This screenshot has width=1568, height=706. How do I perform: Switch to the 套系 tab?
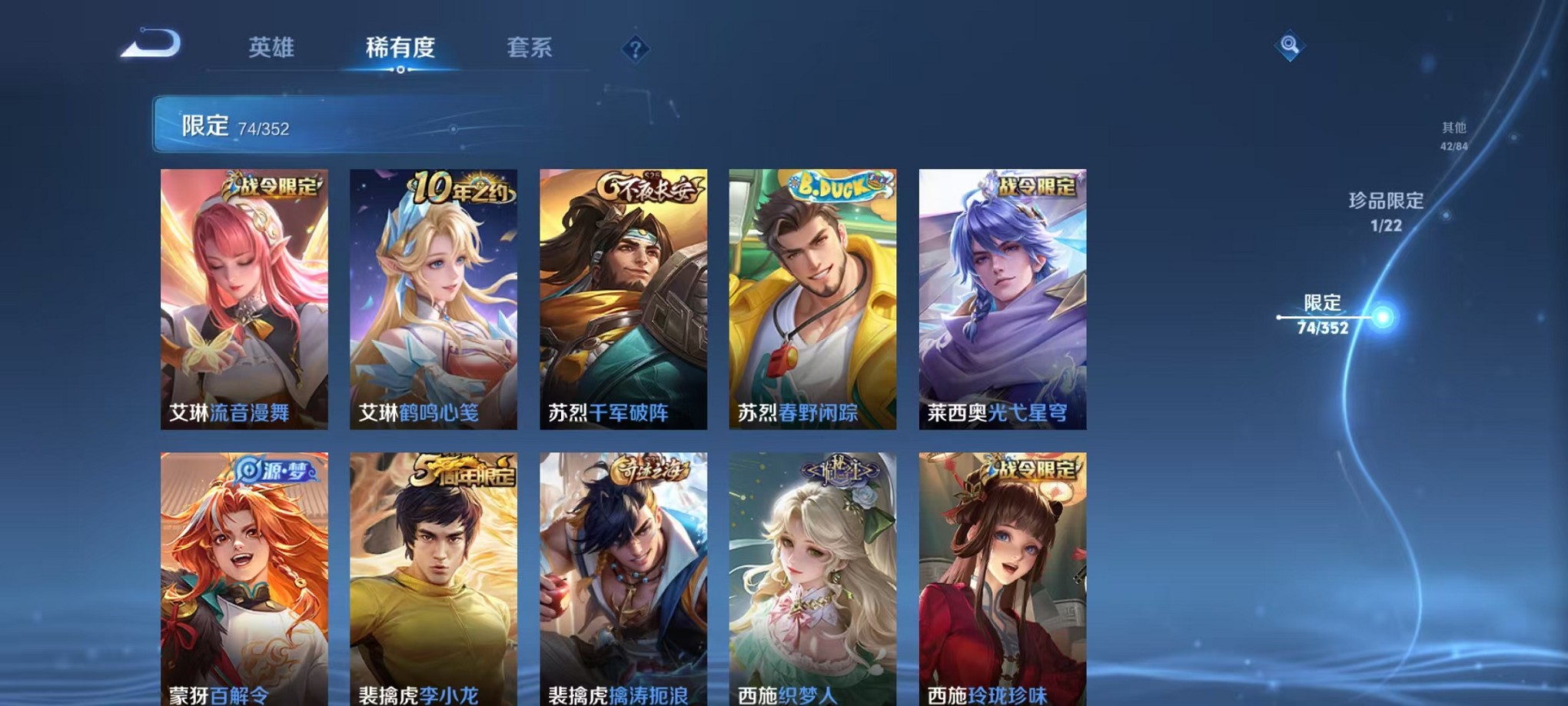click(530, 48)
